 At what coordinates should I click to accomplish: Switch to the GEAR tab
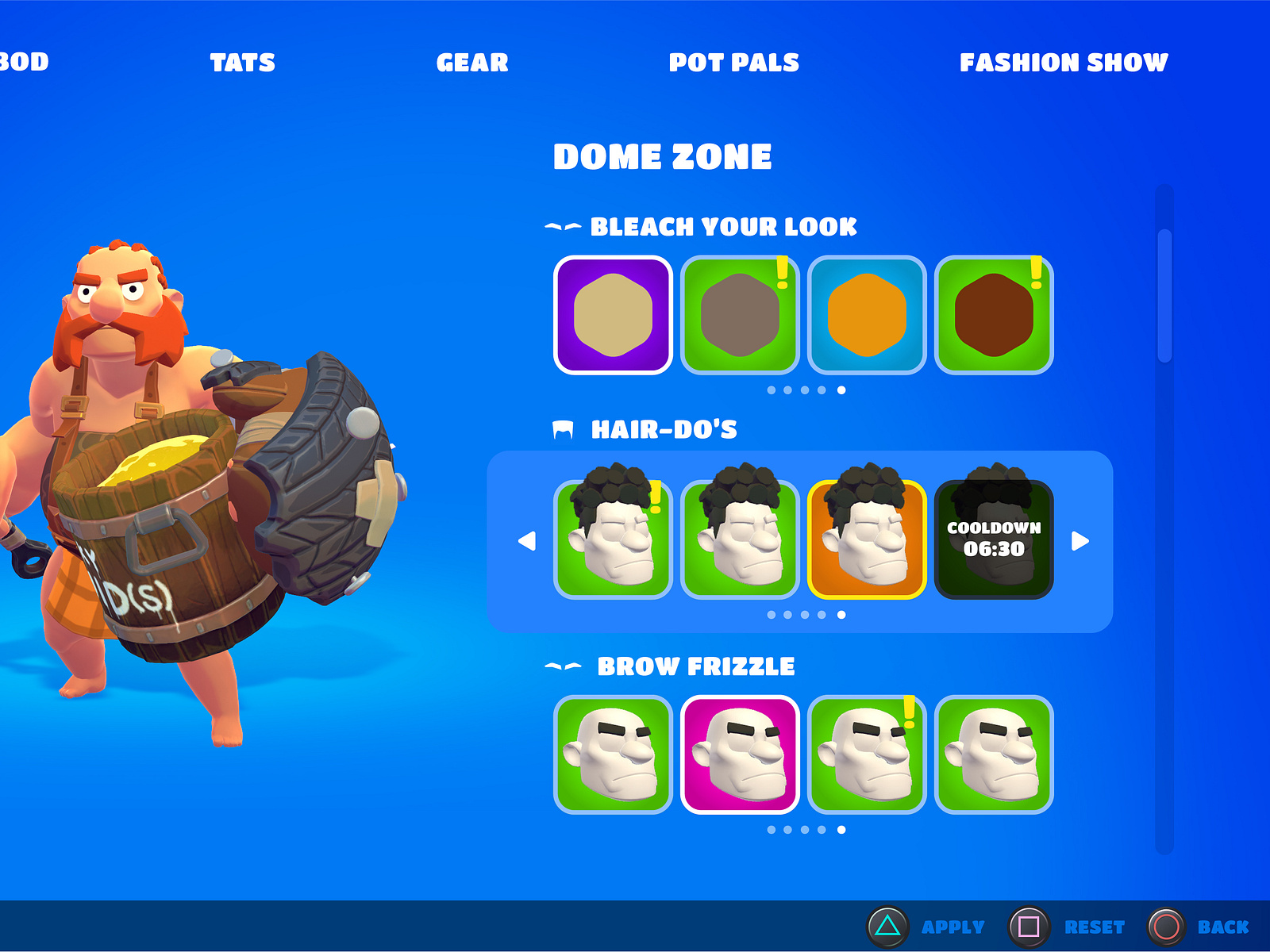click(x=473, y=62)
